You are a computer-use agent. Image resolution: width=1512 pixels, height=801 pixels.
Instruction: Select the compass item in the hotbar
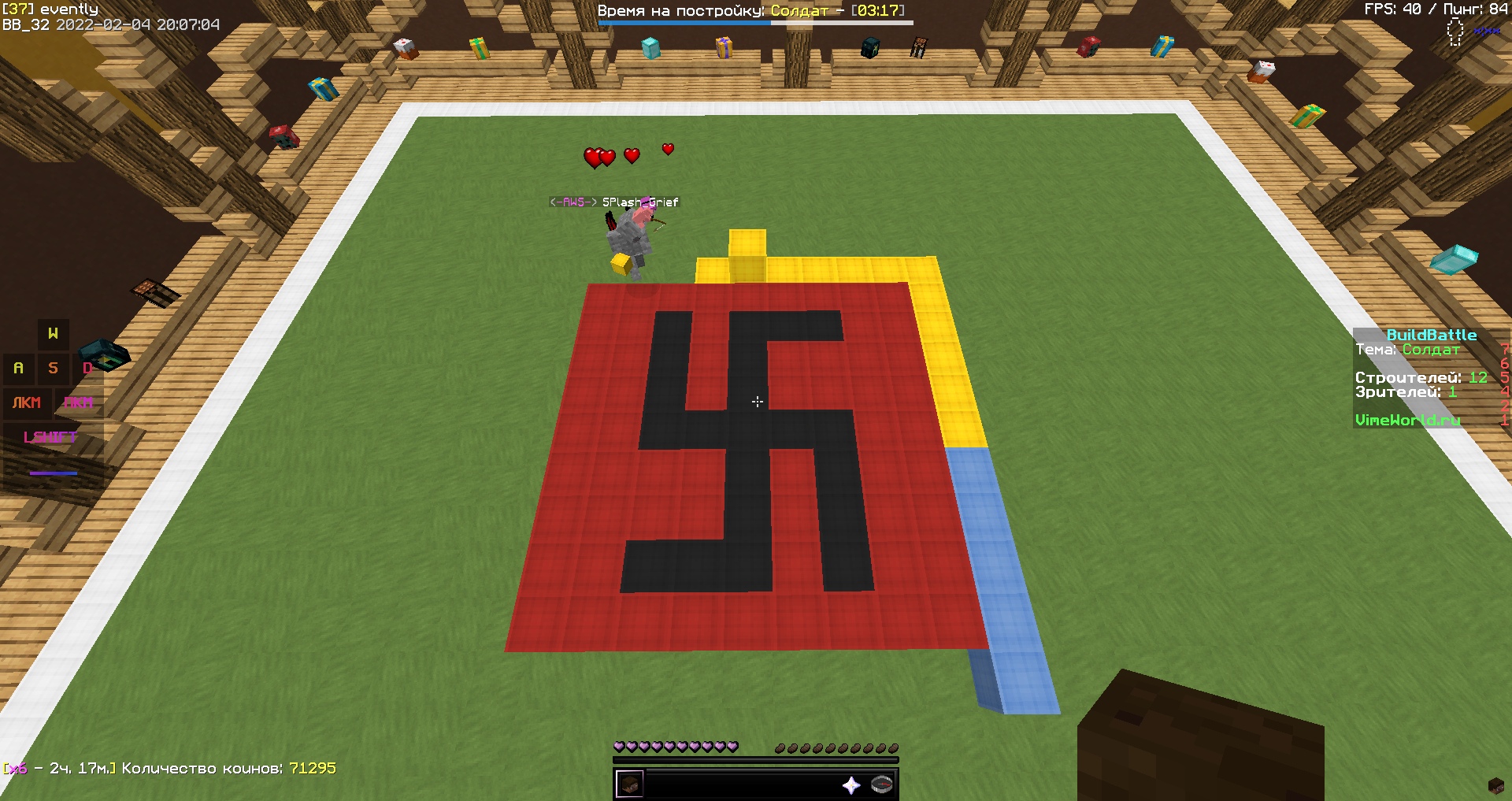pos(880,784)
